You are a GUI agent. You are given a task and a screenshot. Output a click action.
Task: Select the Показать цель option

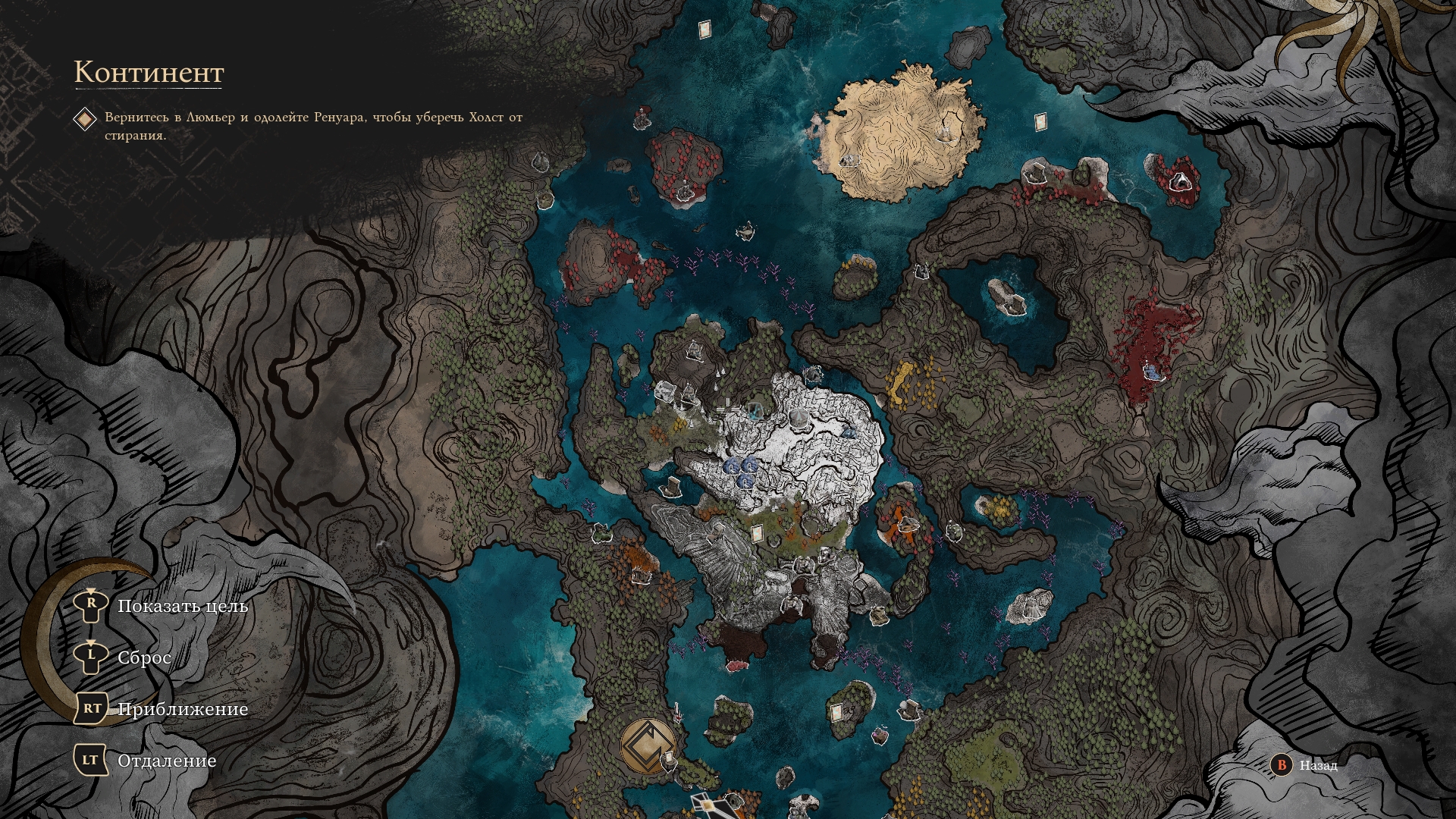[182, 607]
